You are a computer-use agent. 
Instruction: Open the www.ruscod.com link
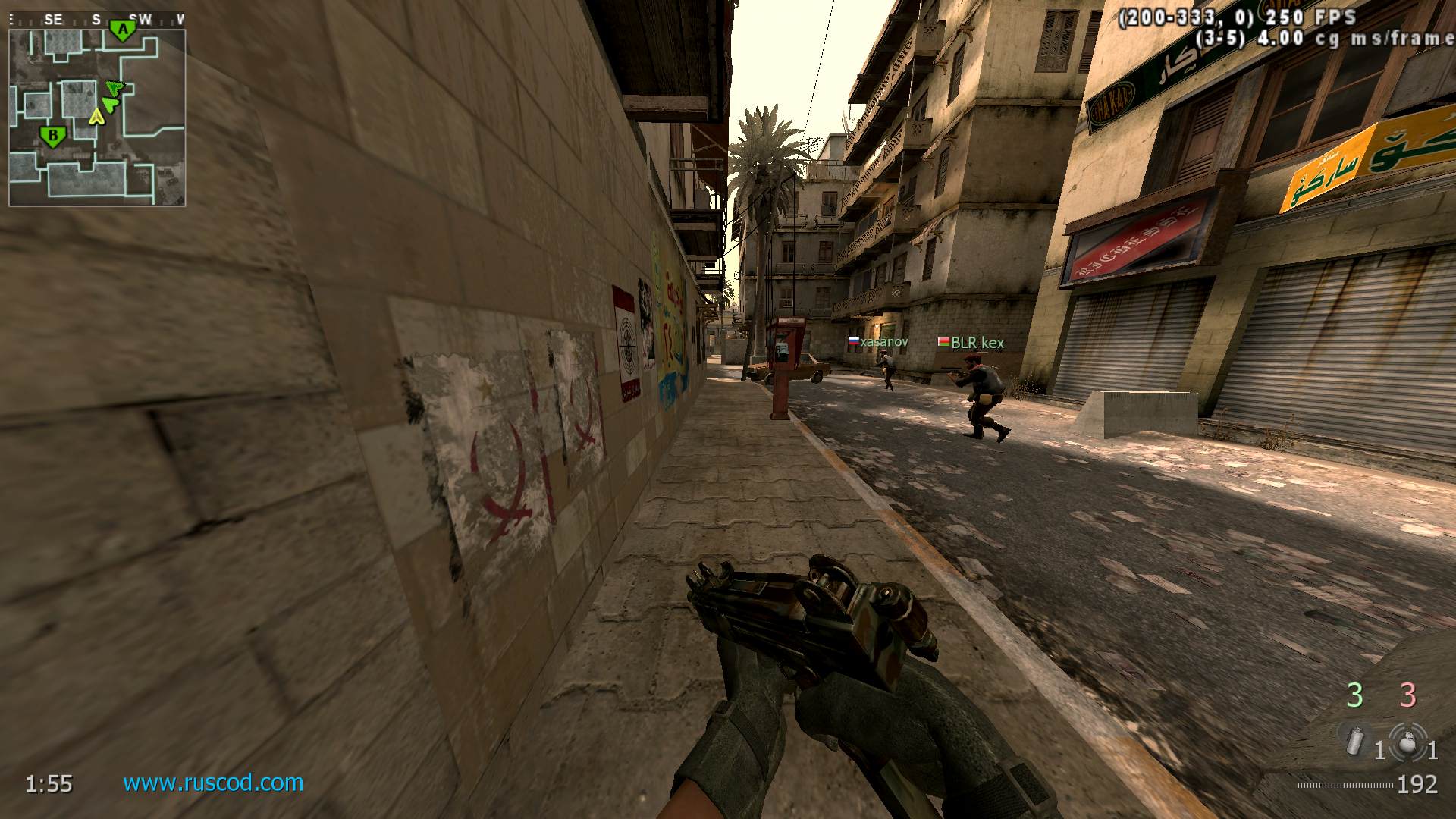[x=213, y=783]
